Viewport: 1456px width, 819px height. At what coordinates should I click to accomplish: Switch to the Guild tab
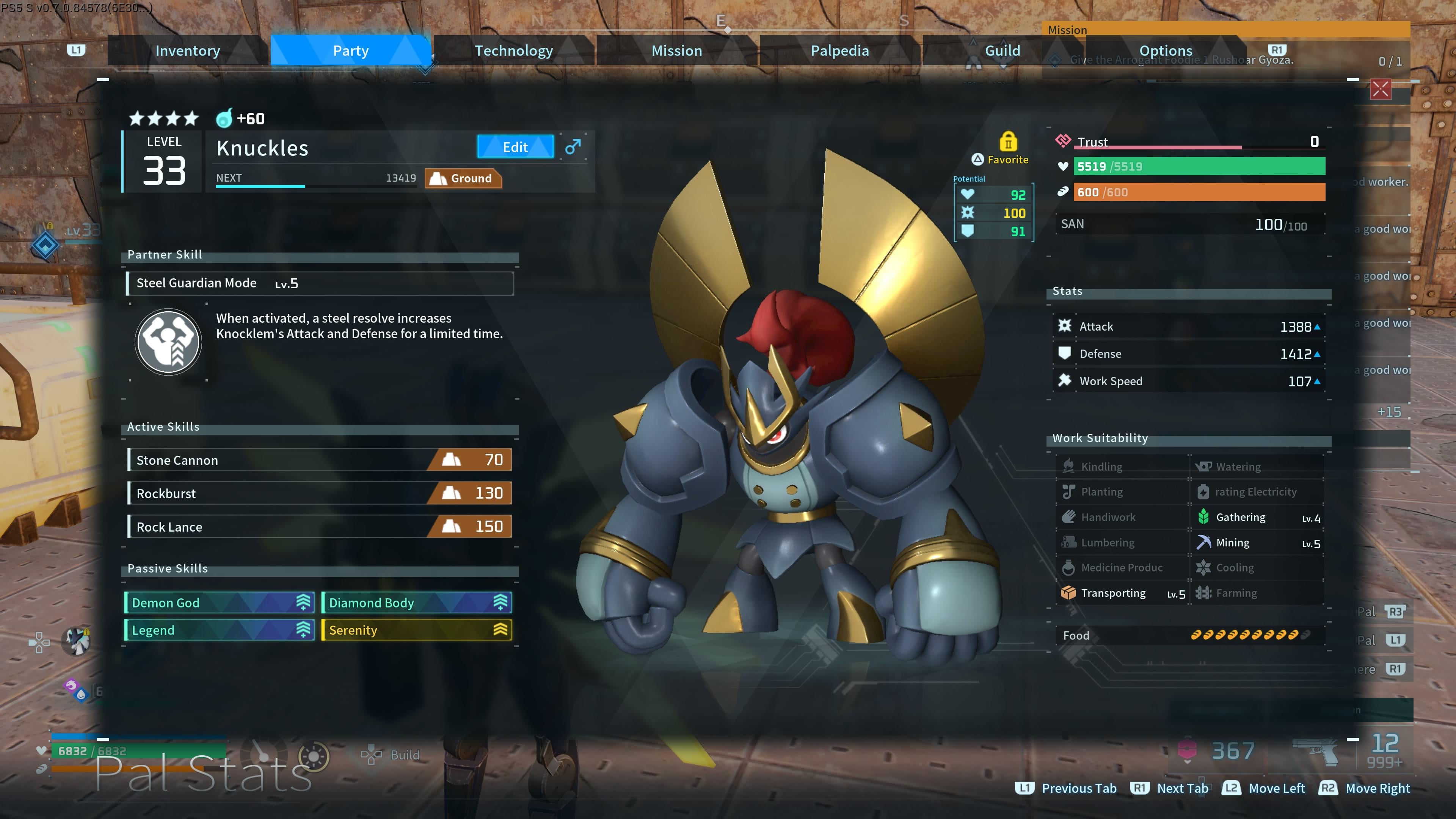pos(1002,51)
